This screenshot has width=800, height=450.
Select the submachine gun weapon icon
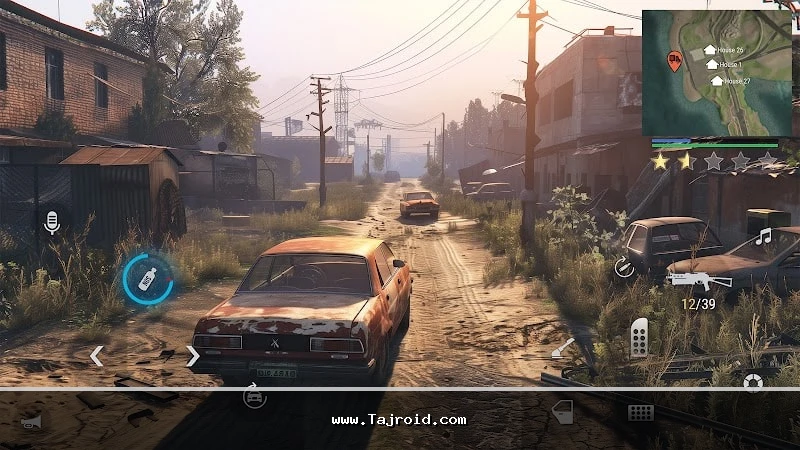click(x=699, y=279)
